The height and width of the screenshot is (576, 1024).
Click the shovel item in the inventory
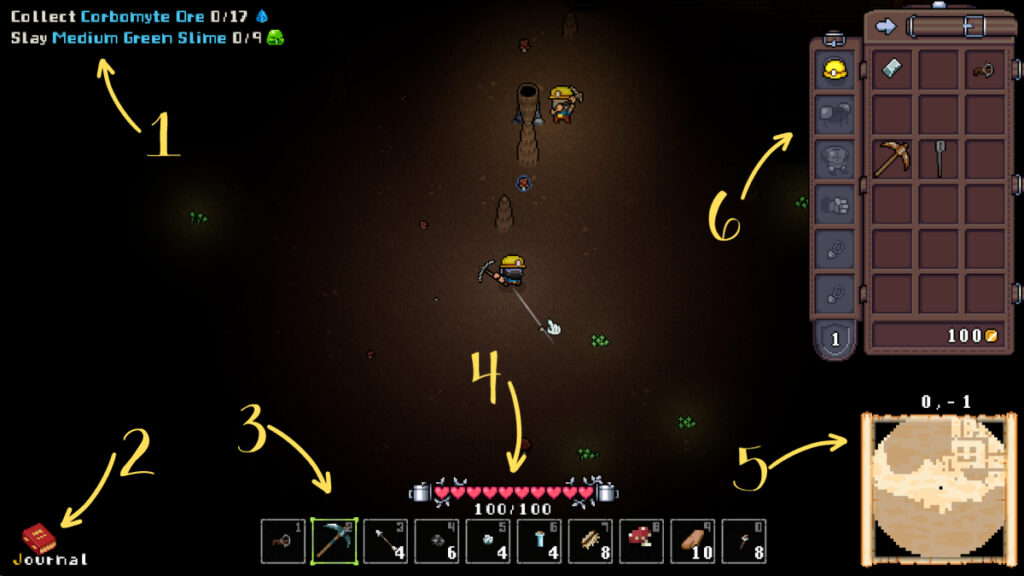click(939, 157)
